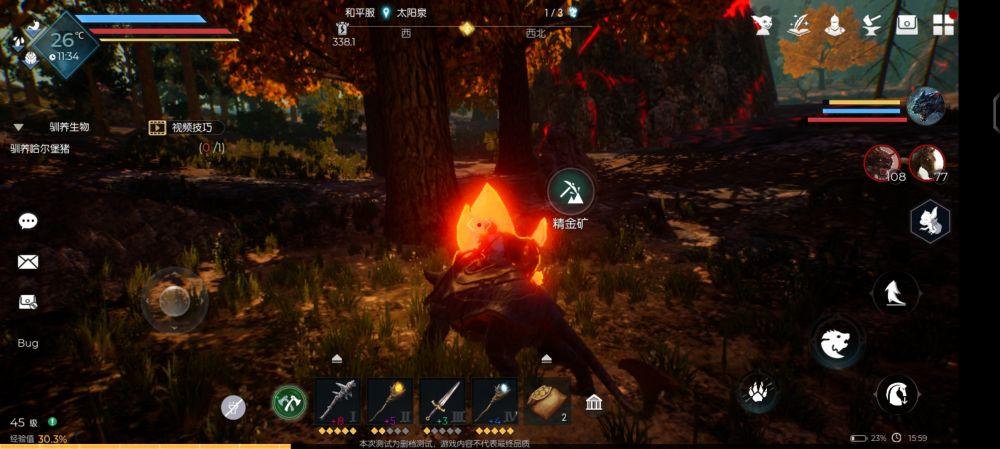Open the mail envelope icon
1000x449 pixels.
(28, 262)
